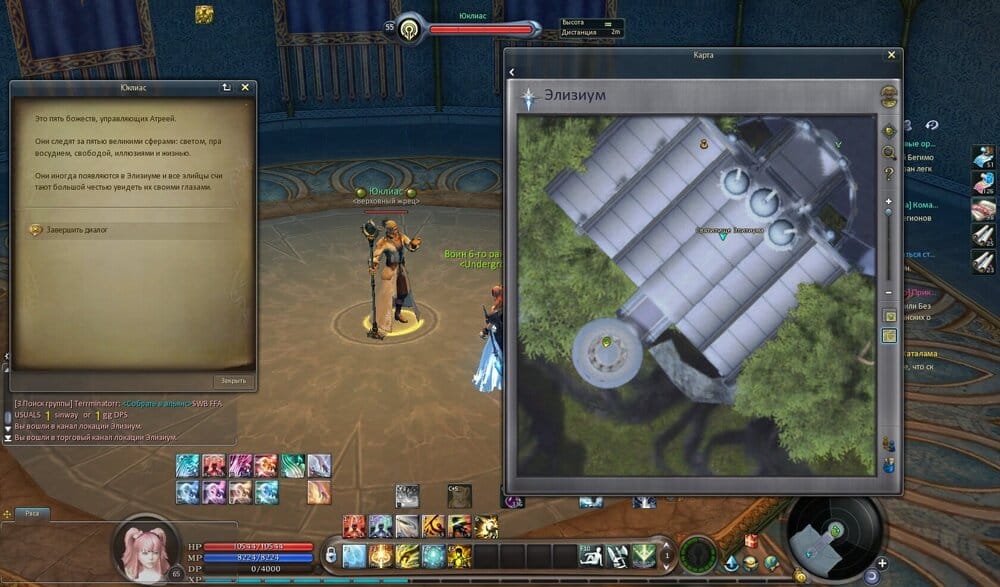Close the Карта map window
The width and height of the screenshot is (1000, 587).
(x=891, y=56)
